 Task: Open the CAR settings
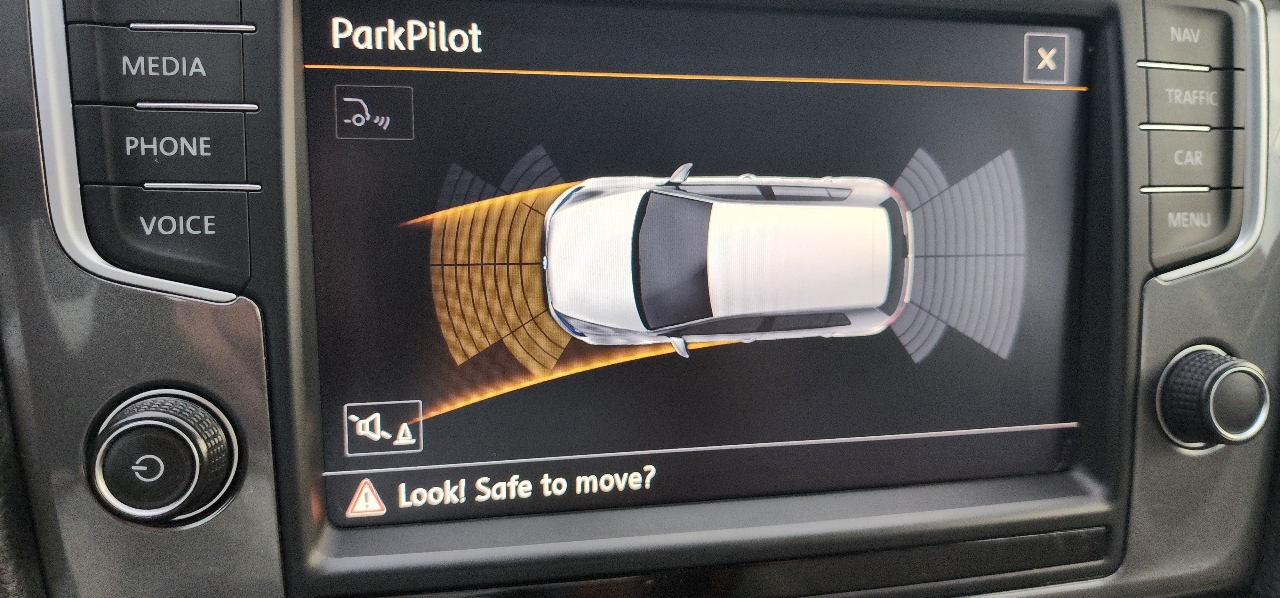(x=1187, y=158)
